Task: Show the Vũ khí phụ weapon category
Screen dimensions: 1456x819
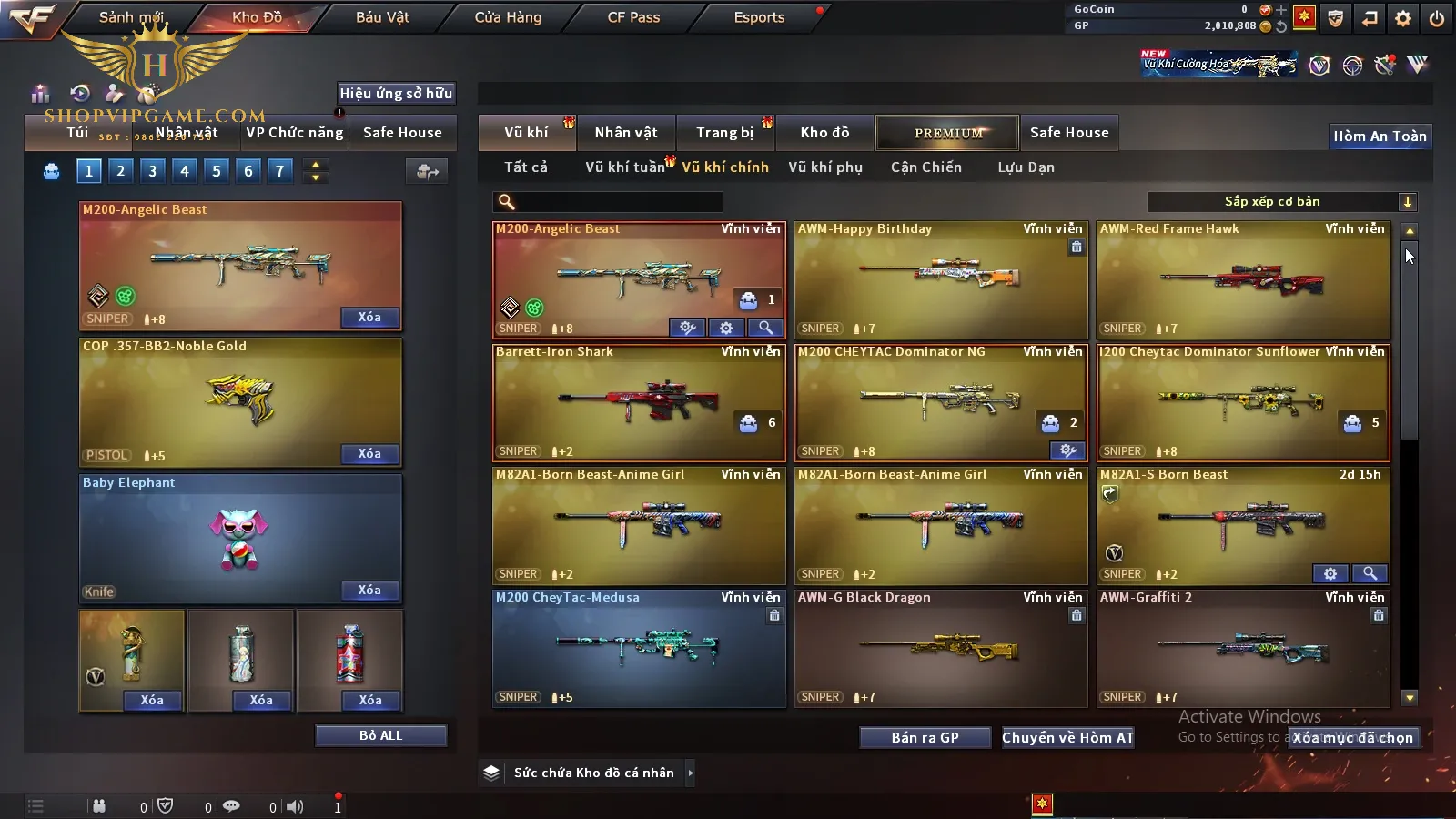Action: click(825, 167)
